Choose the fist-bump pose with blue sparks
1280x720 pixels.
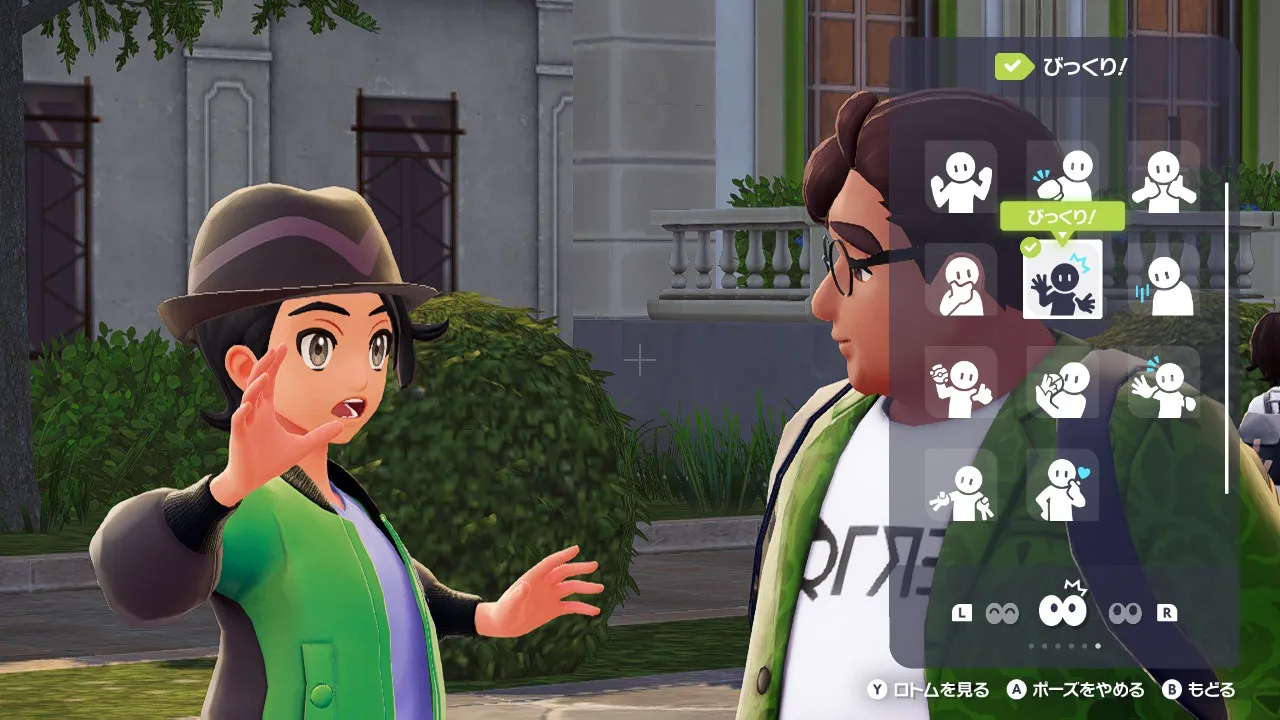coord(1063,177)
